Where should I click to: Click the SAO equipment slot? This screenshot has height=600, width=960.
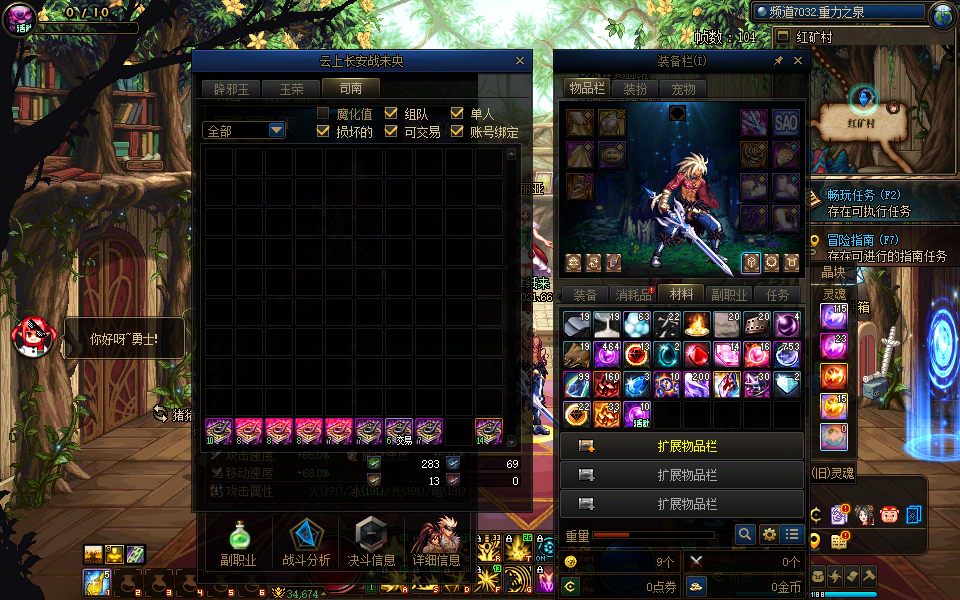786,122
